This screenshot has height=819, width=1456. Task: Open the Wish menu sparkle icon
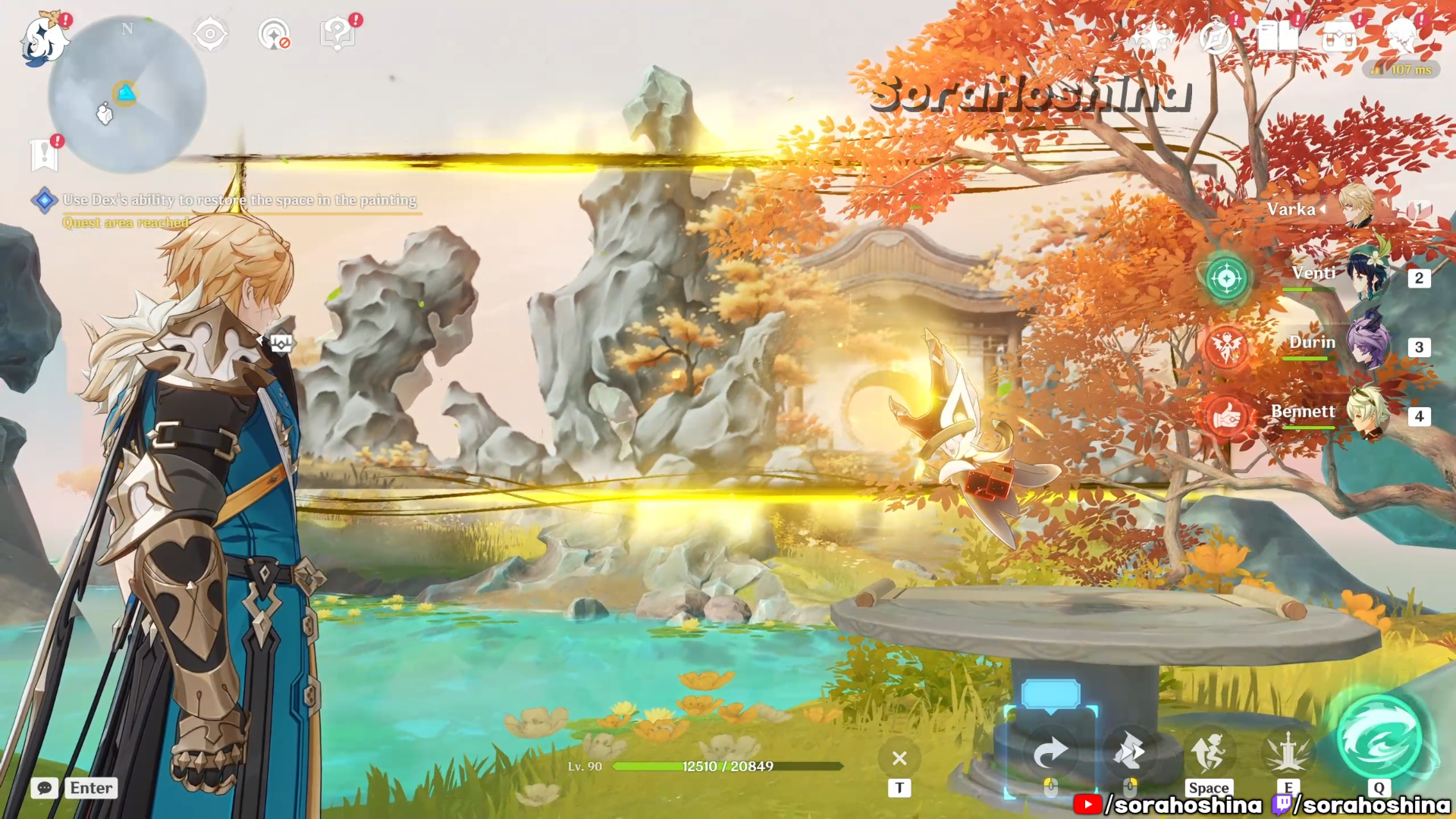[1153, 36]
